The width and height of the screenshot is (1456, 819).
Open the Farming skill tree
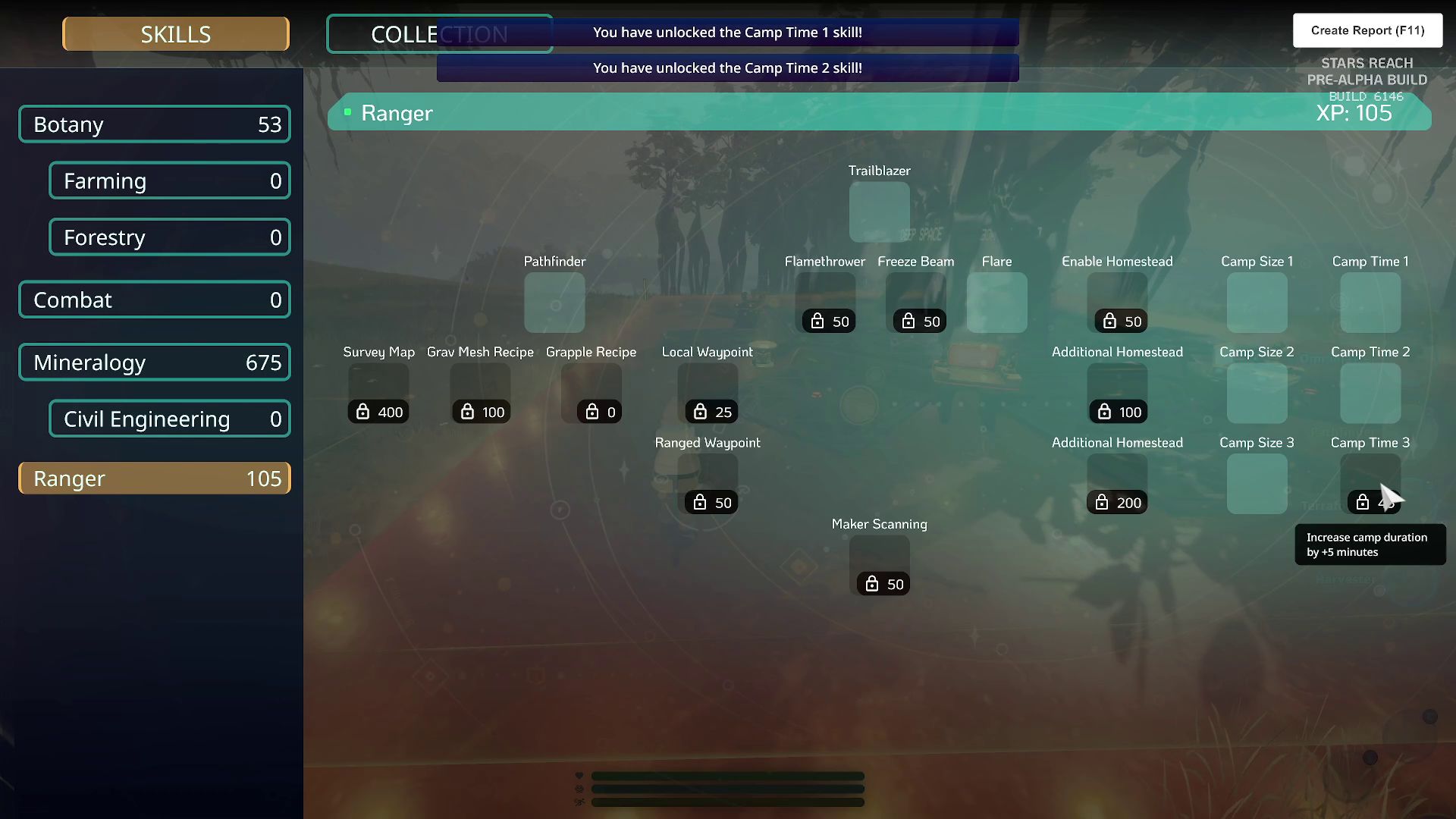(x=170, y=180)
